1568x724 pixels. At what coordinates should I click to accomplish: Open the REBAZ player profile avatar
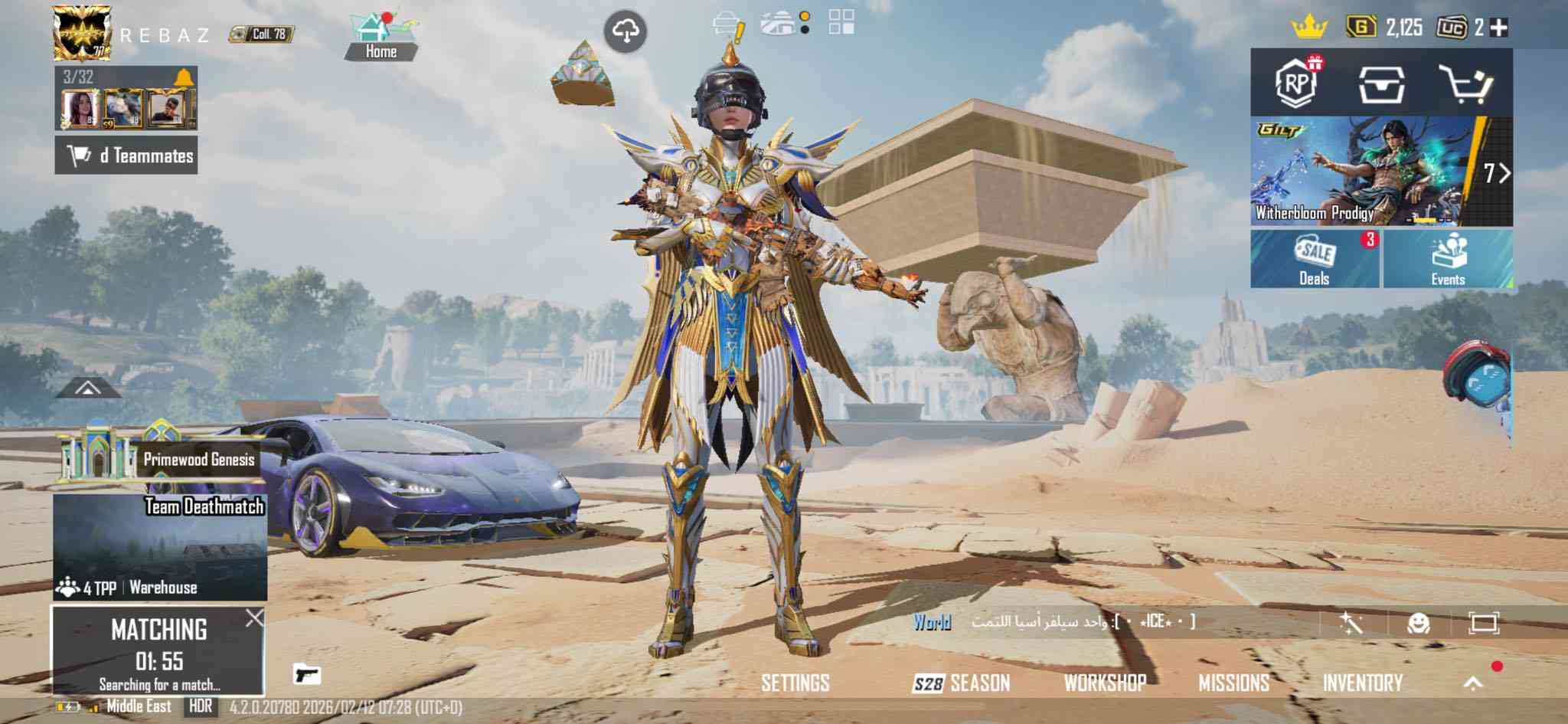click(x=81, y=33)
